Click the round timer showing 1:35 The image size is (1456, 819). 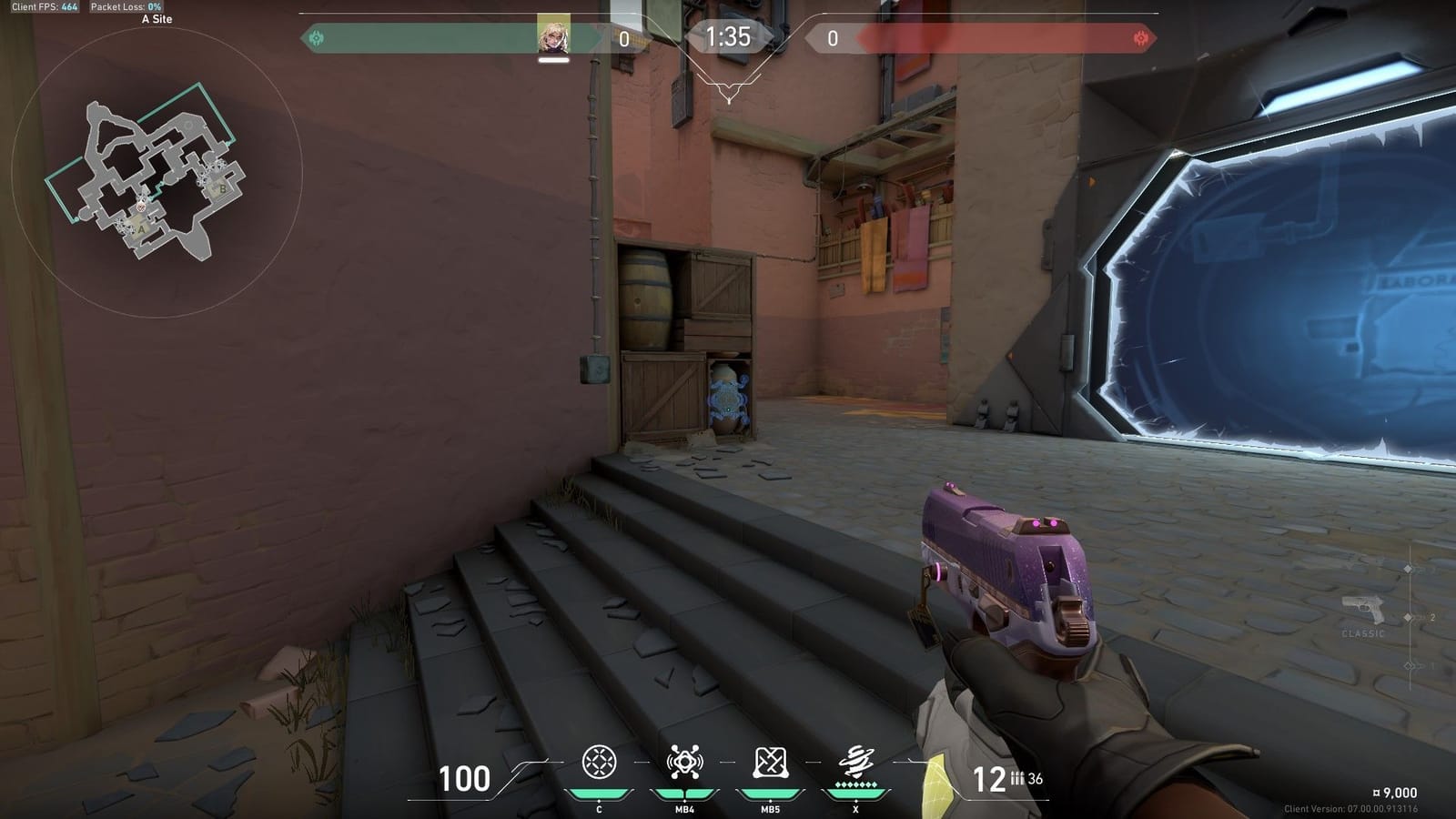click(x=727, y=35)
